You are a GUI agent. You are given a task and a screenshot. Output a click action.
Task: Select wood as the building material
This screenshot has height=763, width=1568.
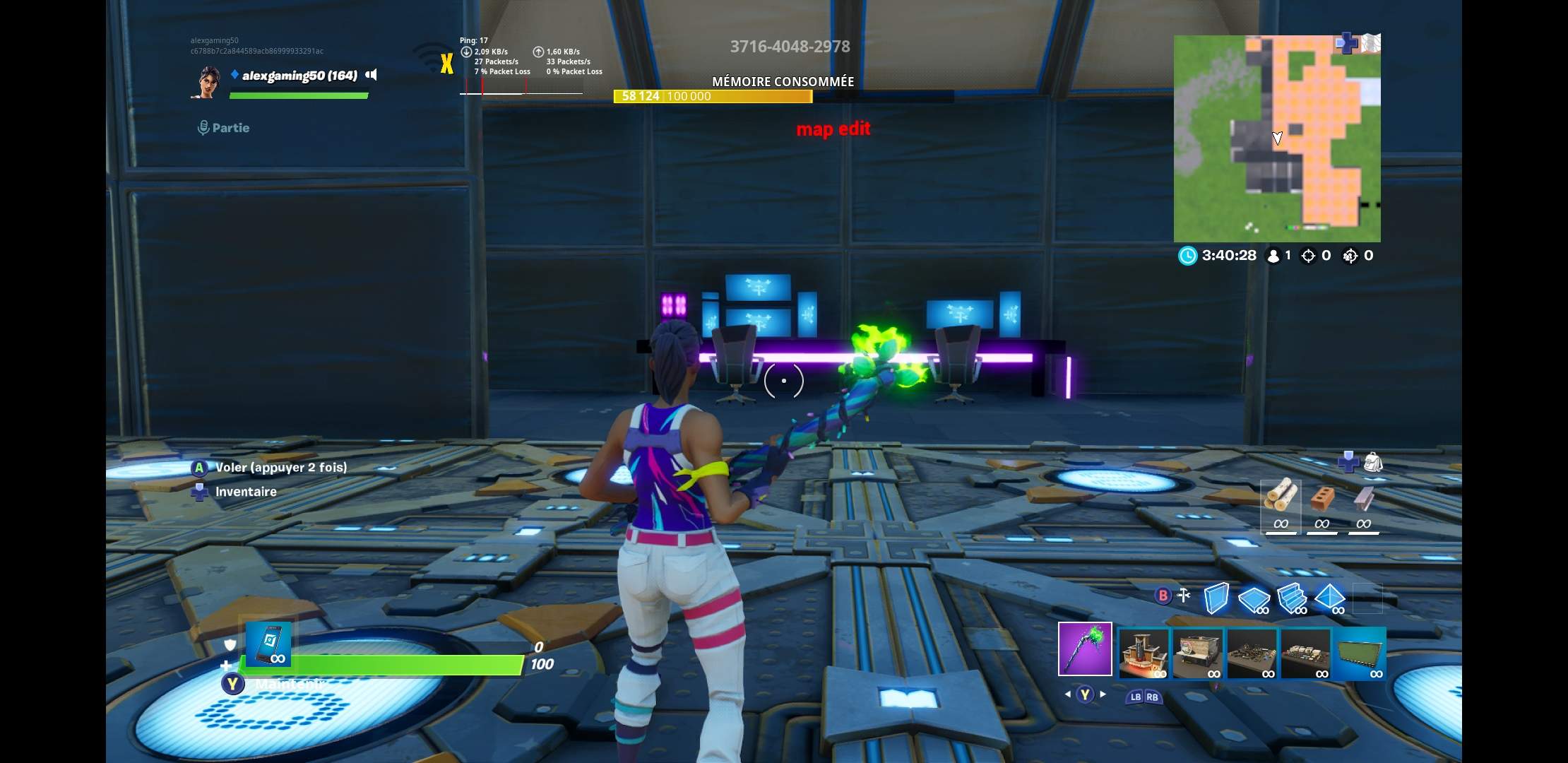point(1281,503)
